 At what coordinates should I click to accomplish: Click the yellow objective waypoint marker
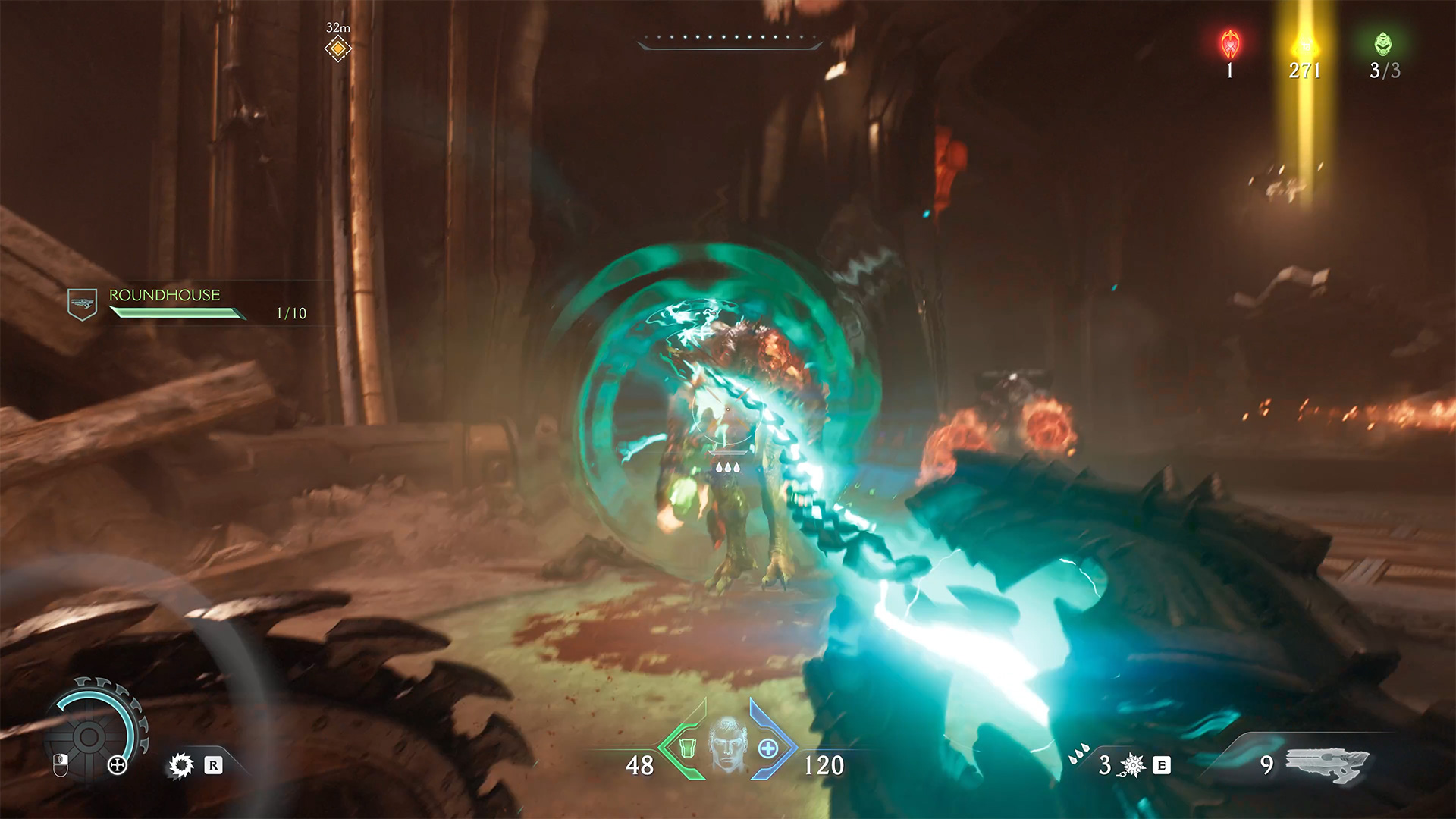pyautogui.click(x=337, y=49)
